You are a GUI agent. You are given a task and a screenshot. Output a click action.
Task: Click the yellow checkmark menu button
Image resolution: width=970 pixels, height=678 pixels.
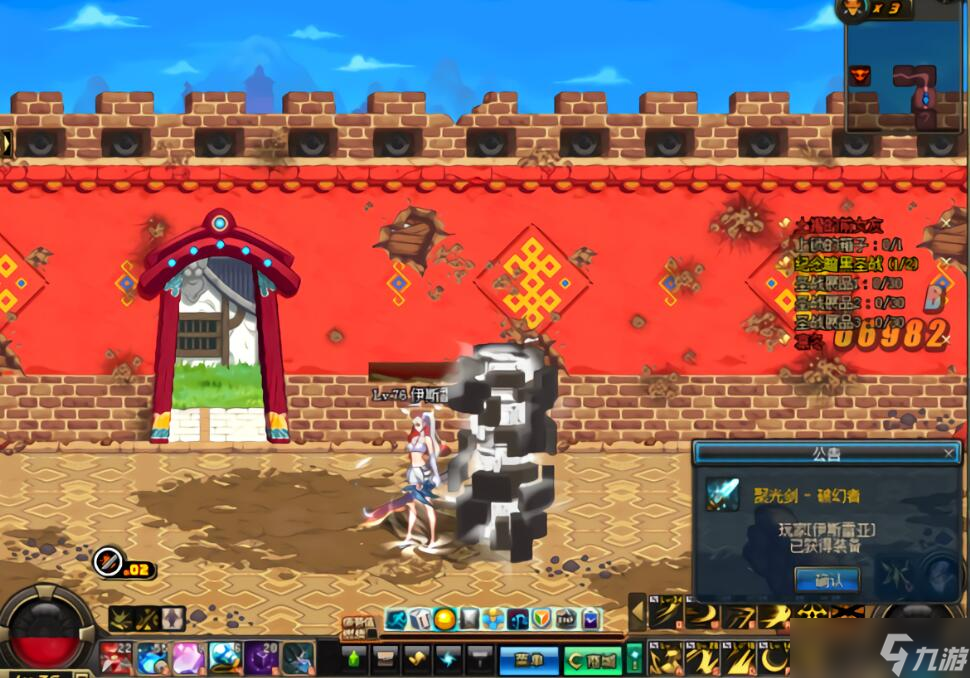(417, 659)
